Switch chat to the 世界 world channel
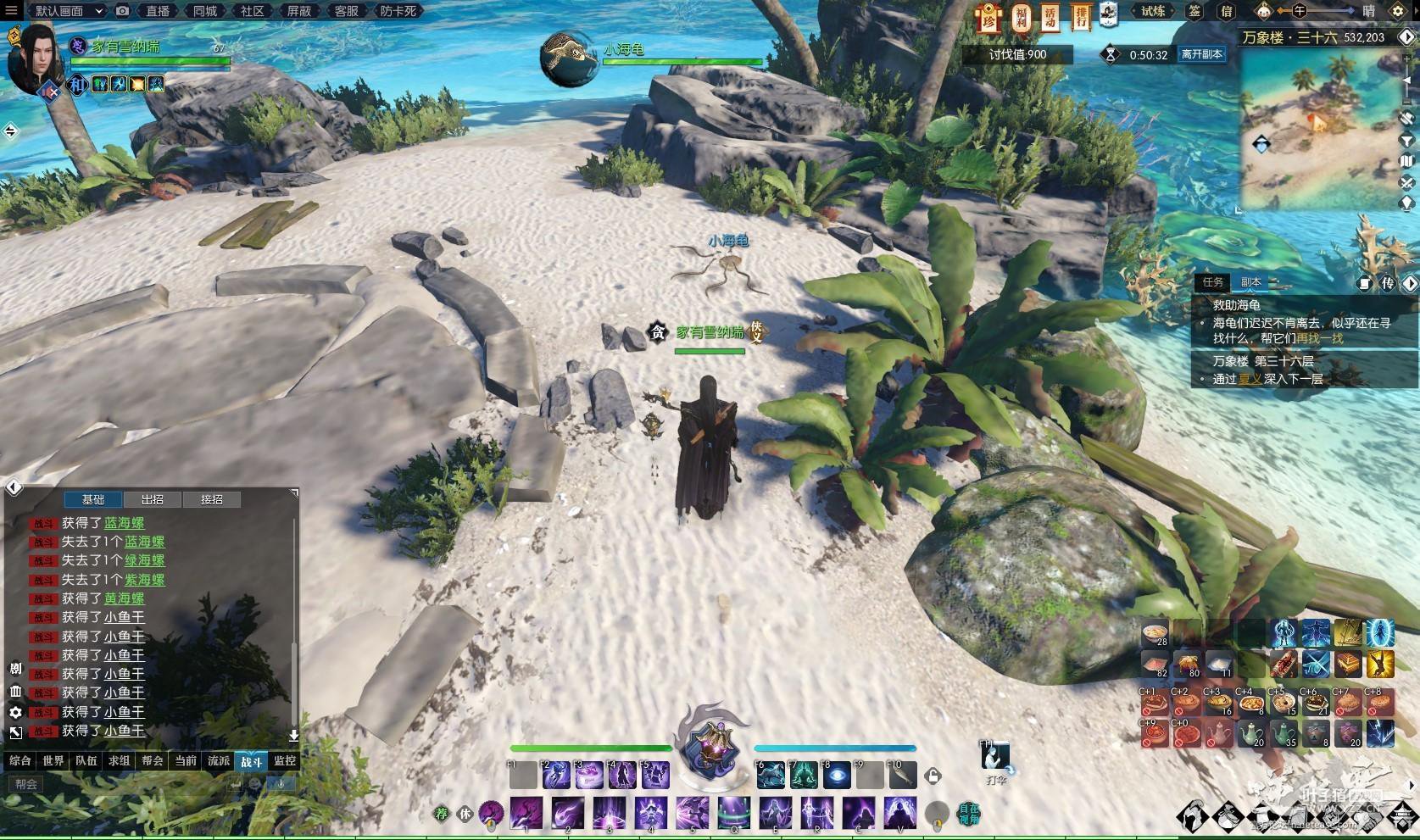This screenshot has width=1420, height=840. (53, 761)
